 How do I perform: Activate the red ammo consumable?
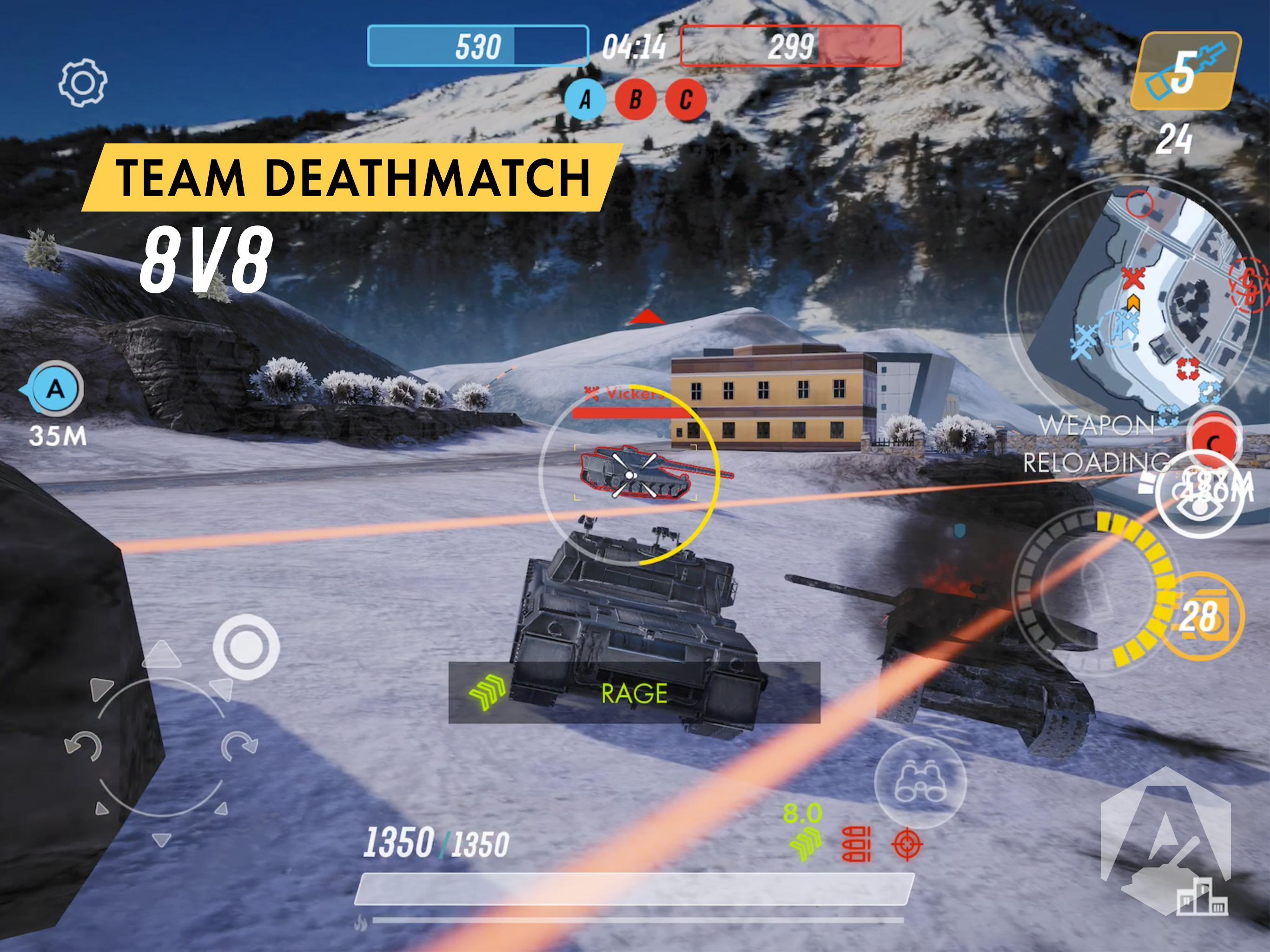coord(856,845)
